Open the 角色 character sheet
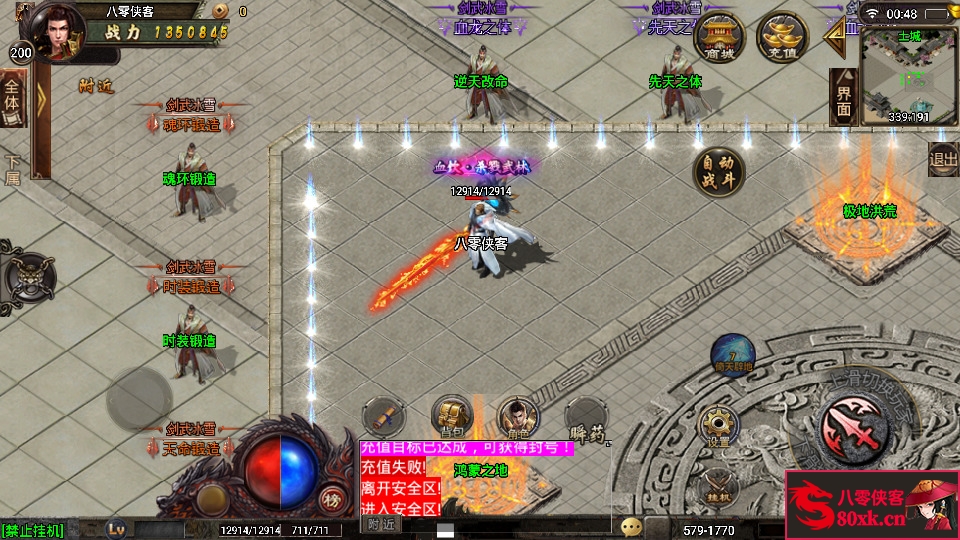960x540 pixels. pyautogui.click(x=517, y=416)
